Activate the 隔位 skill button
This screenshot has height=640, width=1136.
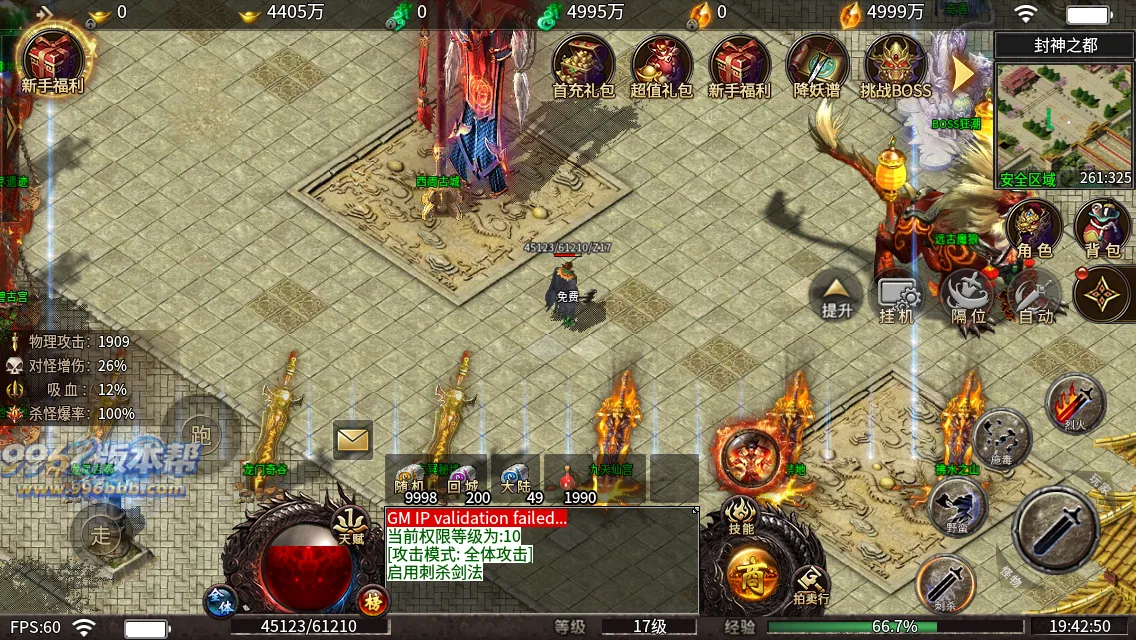tap(968, 297)
